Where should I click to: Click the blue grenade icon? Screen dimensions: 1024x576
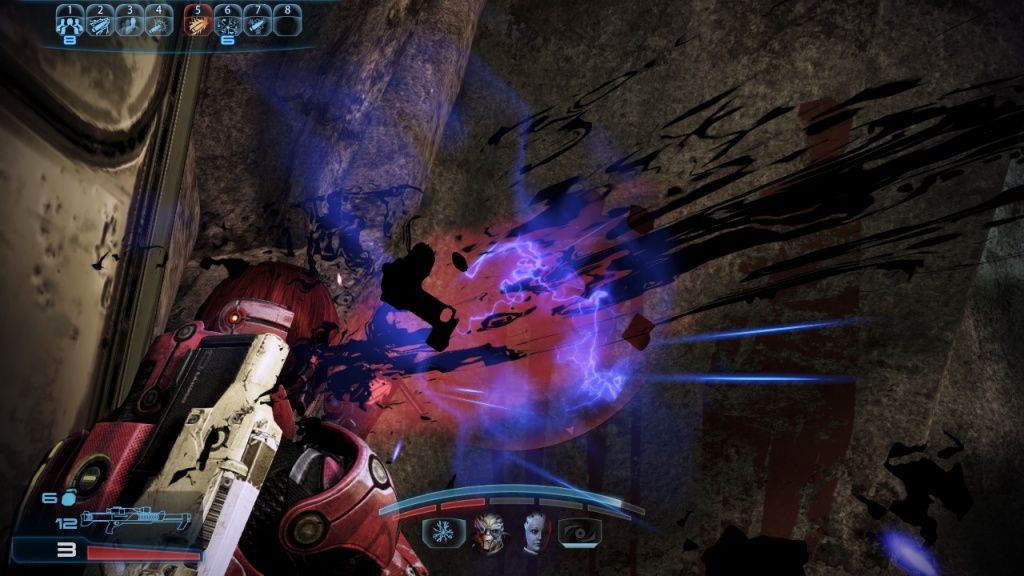(70, 498)
